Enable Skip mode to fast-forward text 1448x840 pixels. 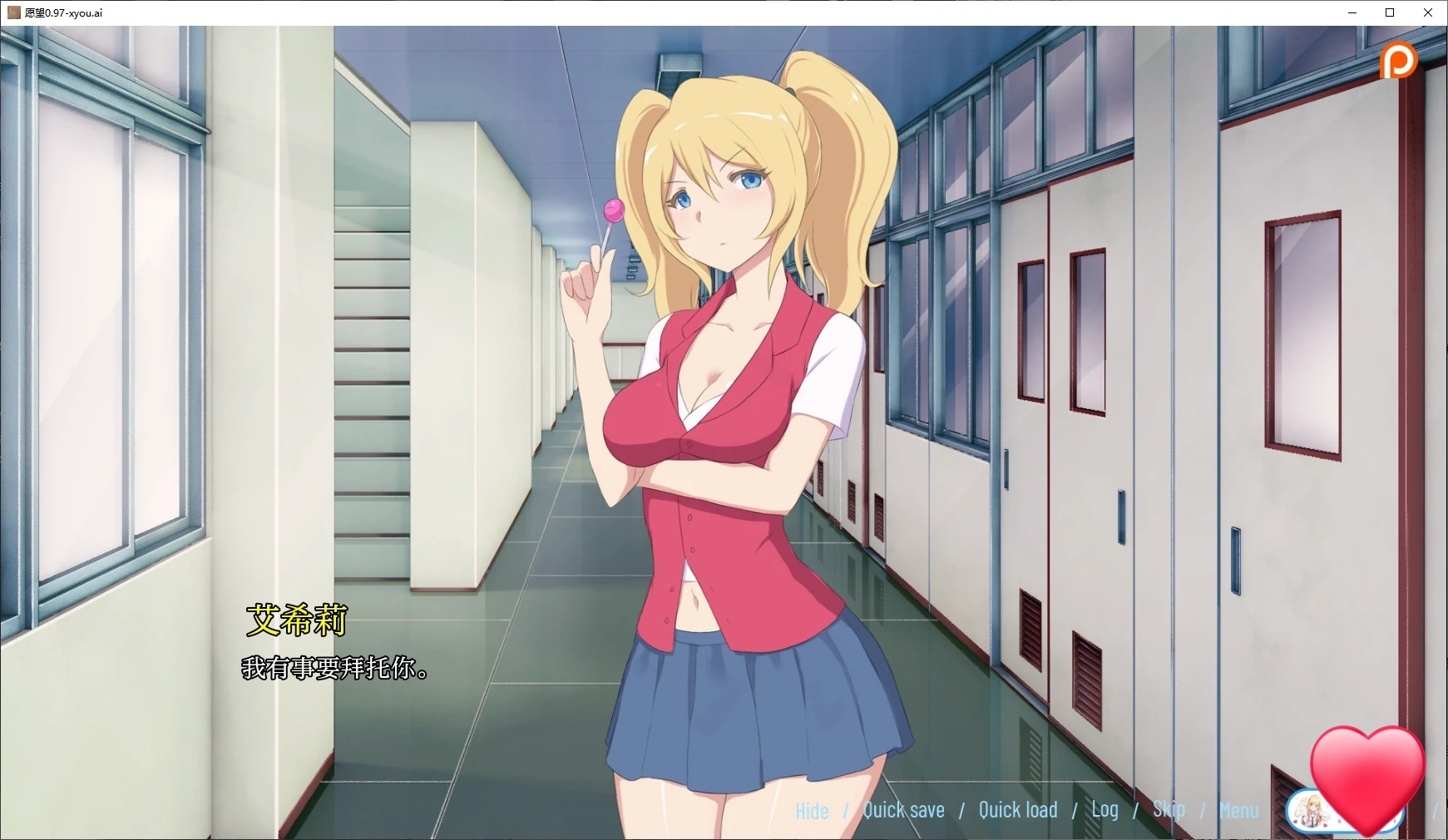(1169, 808)
